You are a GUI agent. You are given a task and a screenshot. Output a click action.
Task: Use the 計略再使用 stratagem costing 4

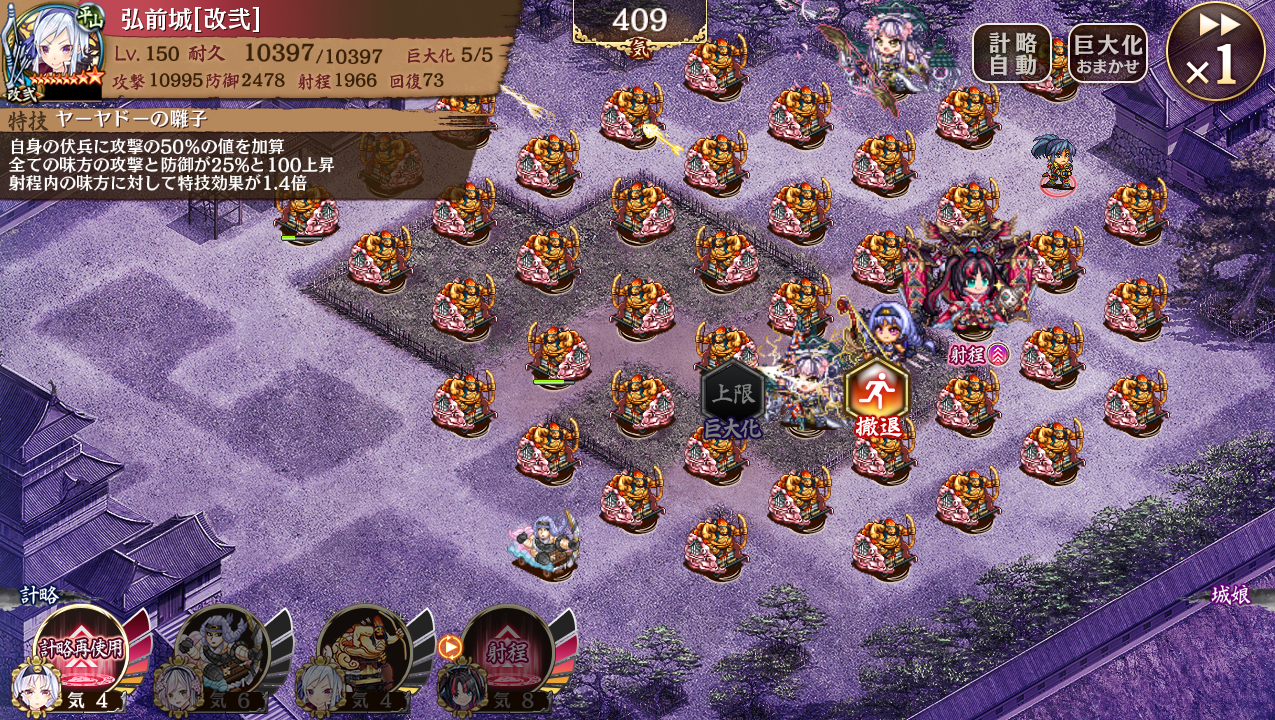(81, 648)
